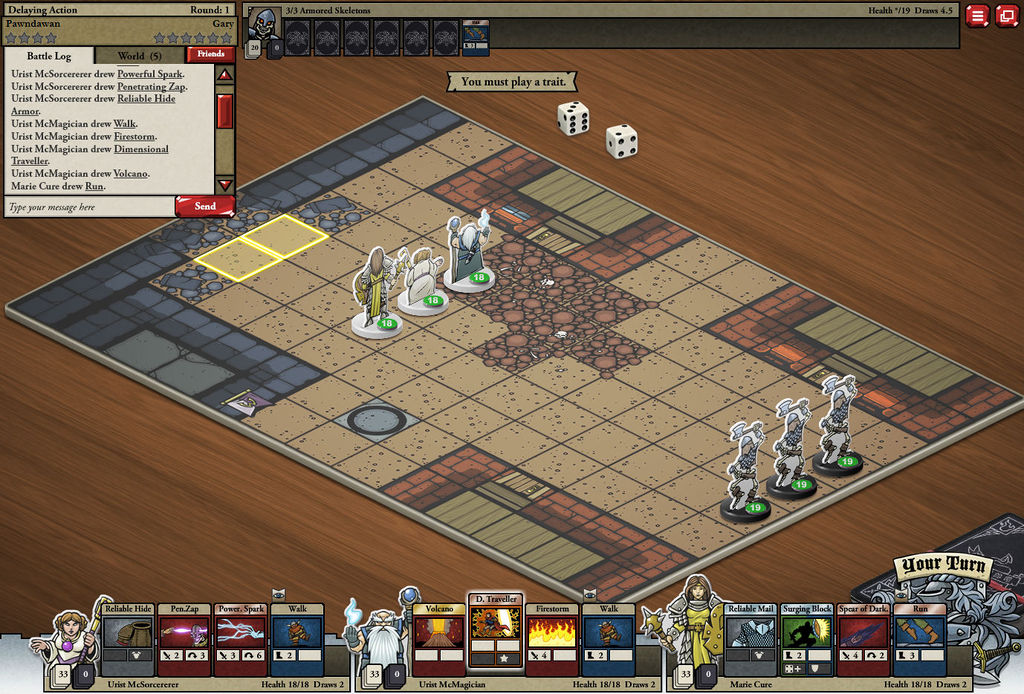Open the red hamburger game menu
The image size is (1024, 694).
click(977, 15)
